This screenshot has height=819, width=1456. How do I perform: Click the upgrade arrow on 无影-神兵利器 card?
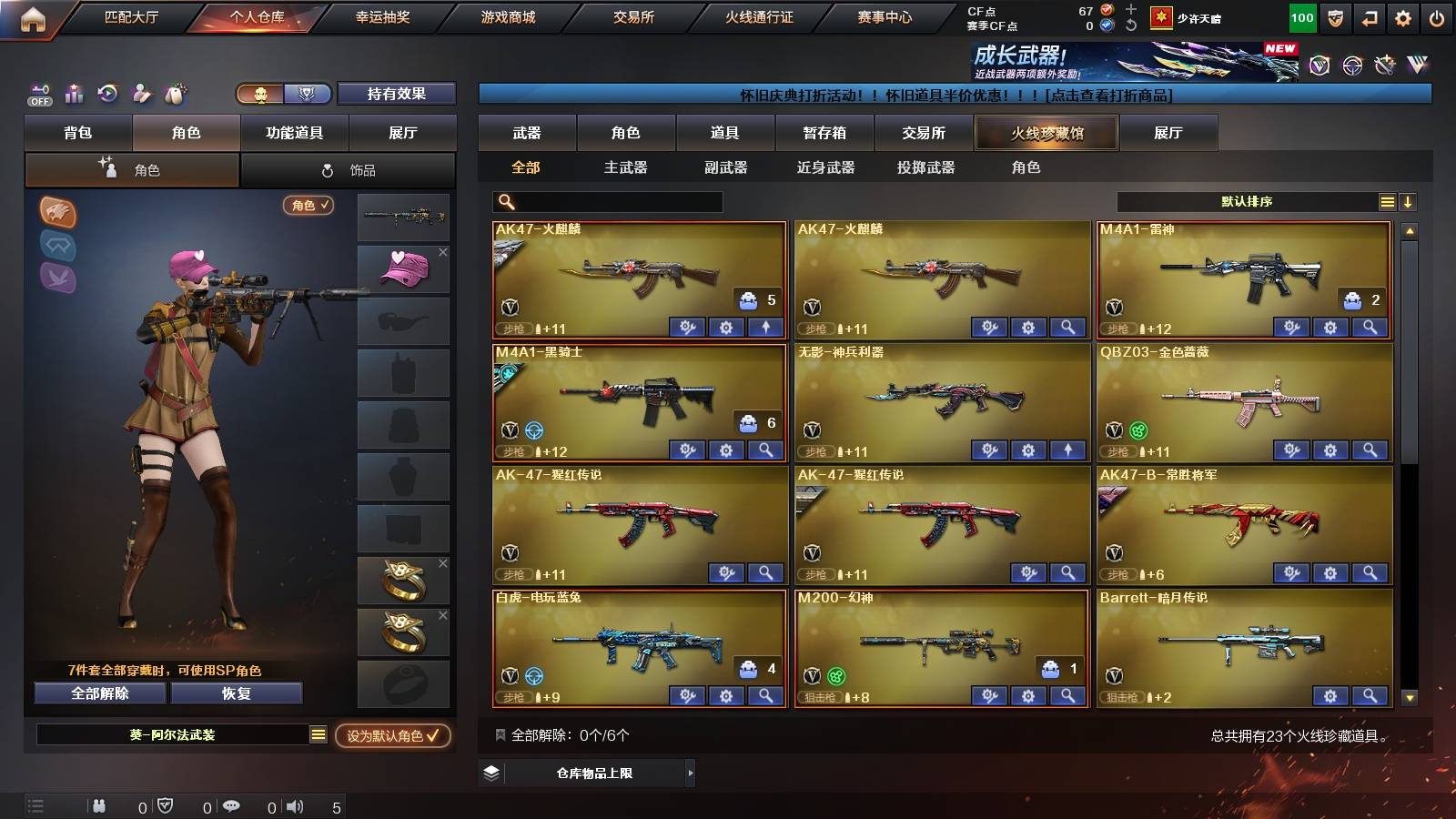[1067, 450]
